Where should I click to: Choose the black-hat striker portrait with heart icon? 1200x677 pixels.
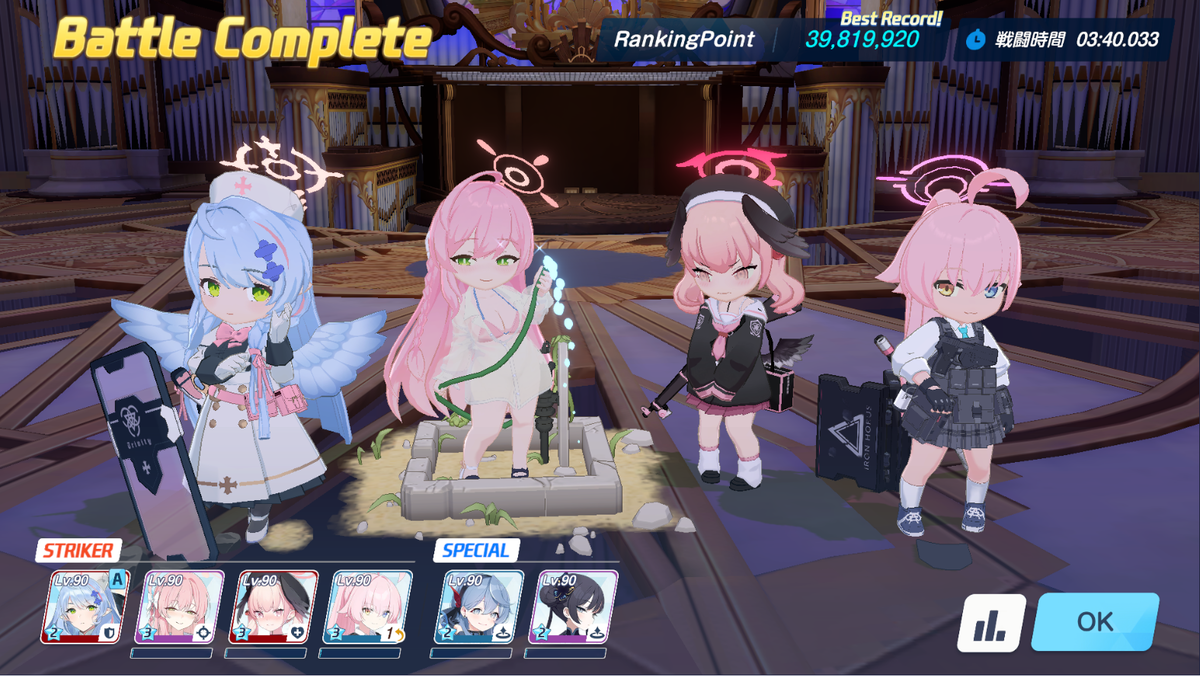(x=273, y=606)
